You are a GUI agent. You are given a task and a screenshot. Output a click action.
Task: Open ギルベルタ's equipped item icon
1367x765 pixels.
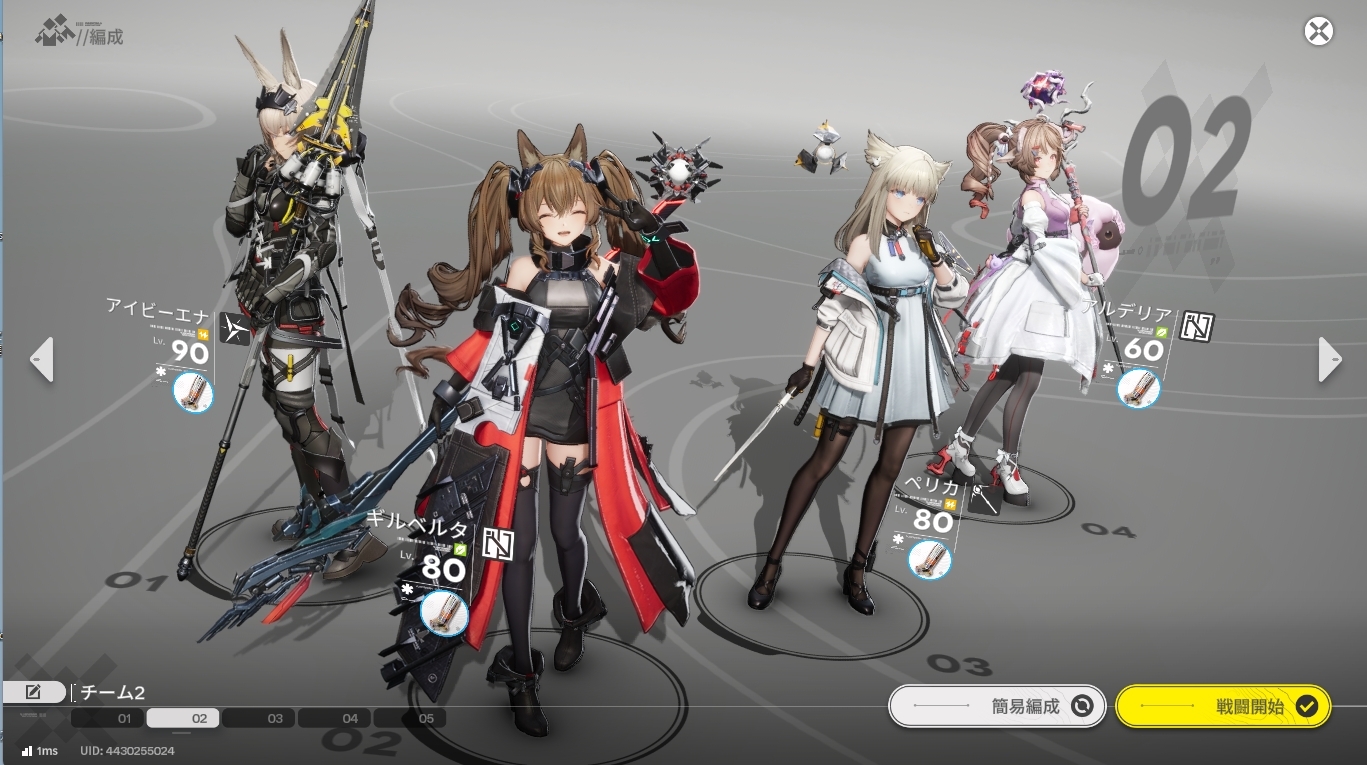pos(443,612)
